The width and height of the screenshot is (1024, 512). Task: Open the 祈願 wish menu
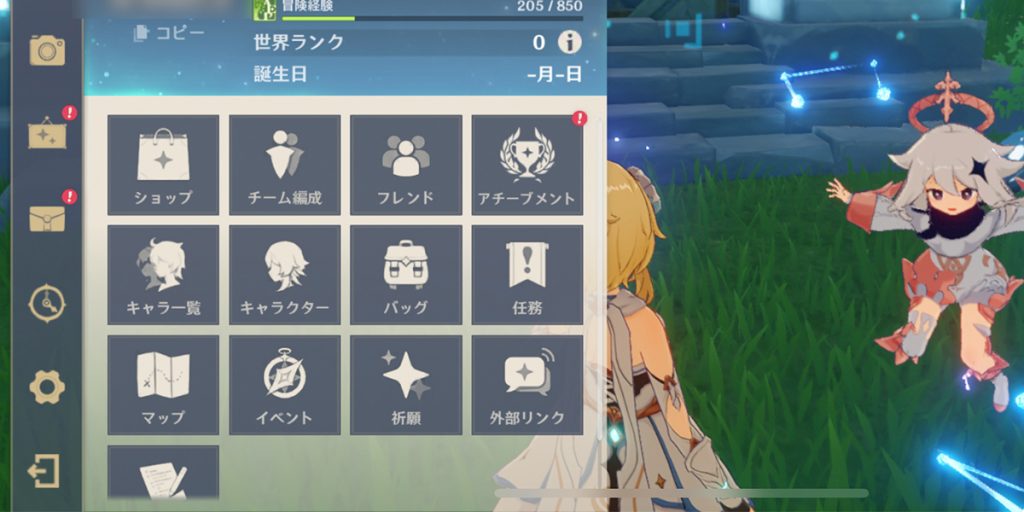pos(406,385)
